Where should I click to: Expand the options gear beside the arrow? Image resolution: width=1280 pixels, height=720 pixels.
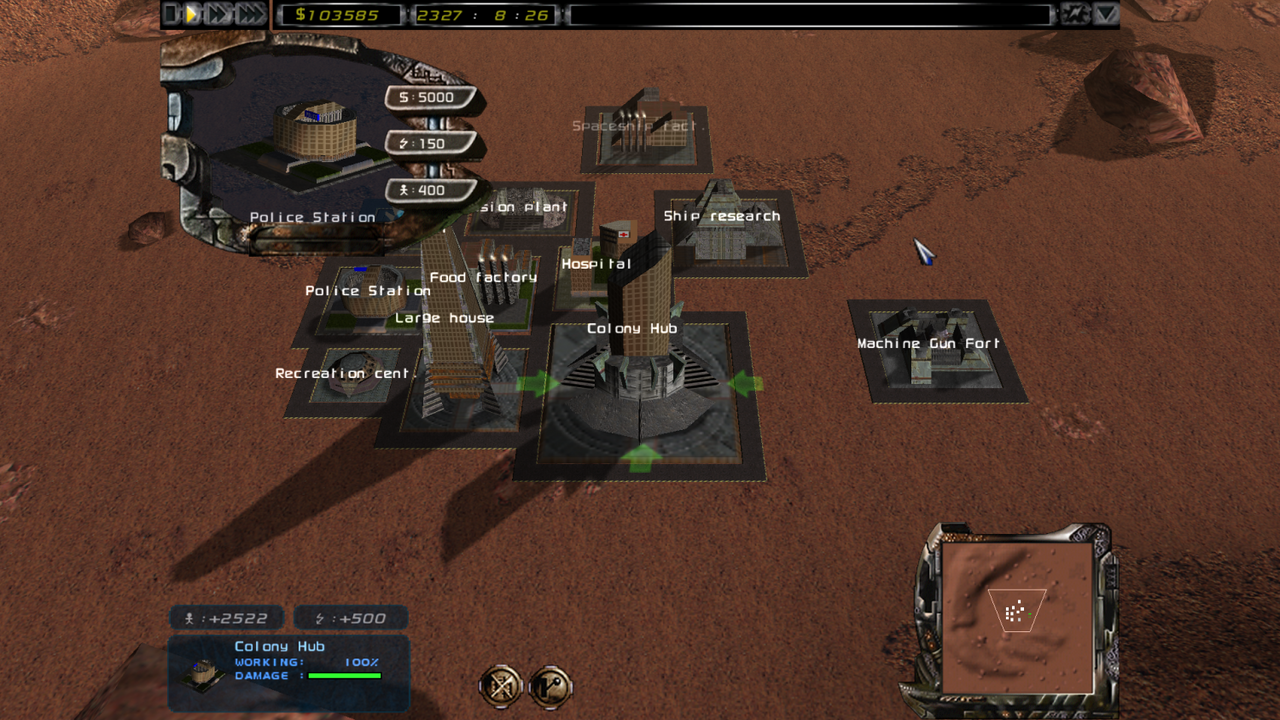pyautogui.click(x=1074, y=15)
